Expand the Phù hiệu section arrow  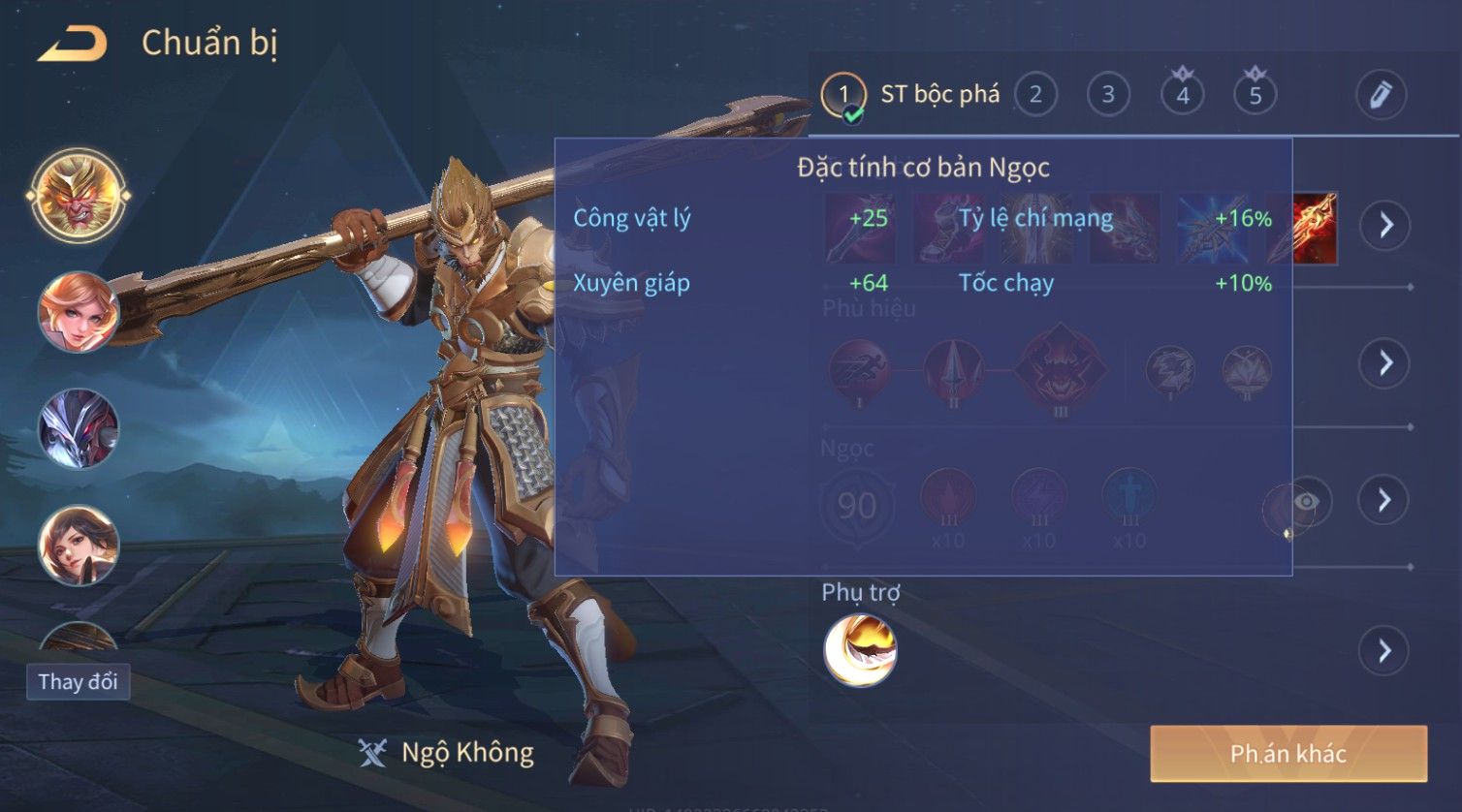point(1384,363)
